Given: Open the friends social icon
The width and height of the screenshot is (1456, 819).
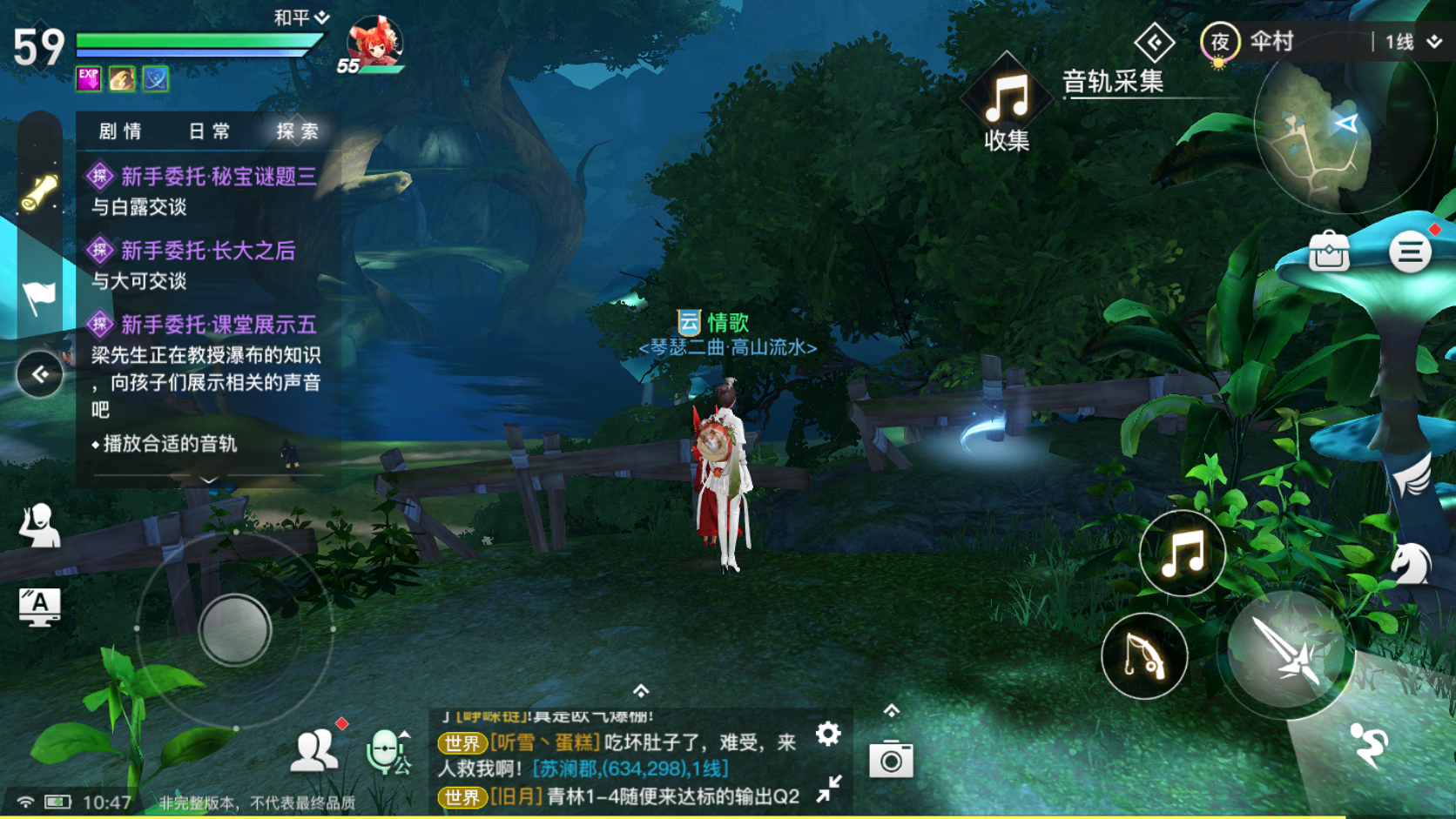Looking at the screenshot, I should coord(314,749).
